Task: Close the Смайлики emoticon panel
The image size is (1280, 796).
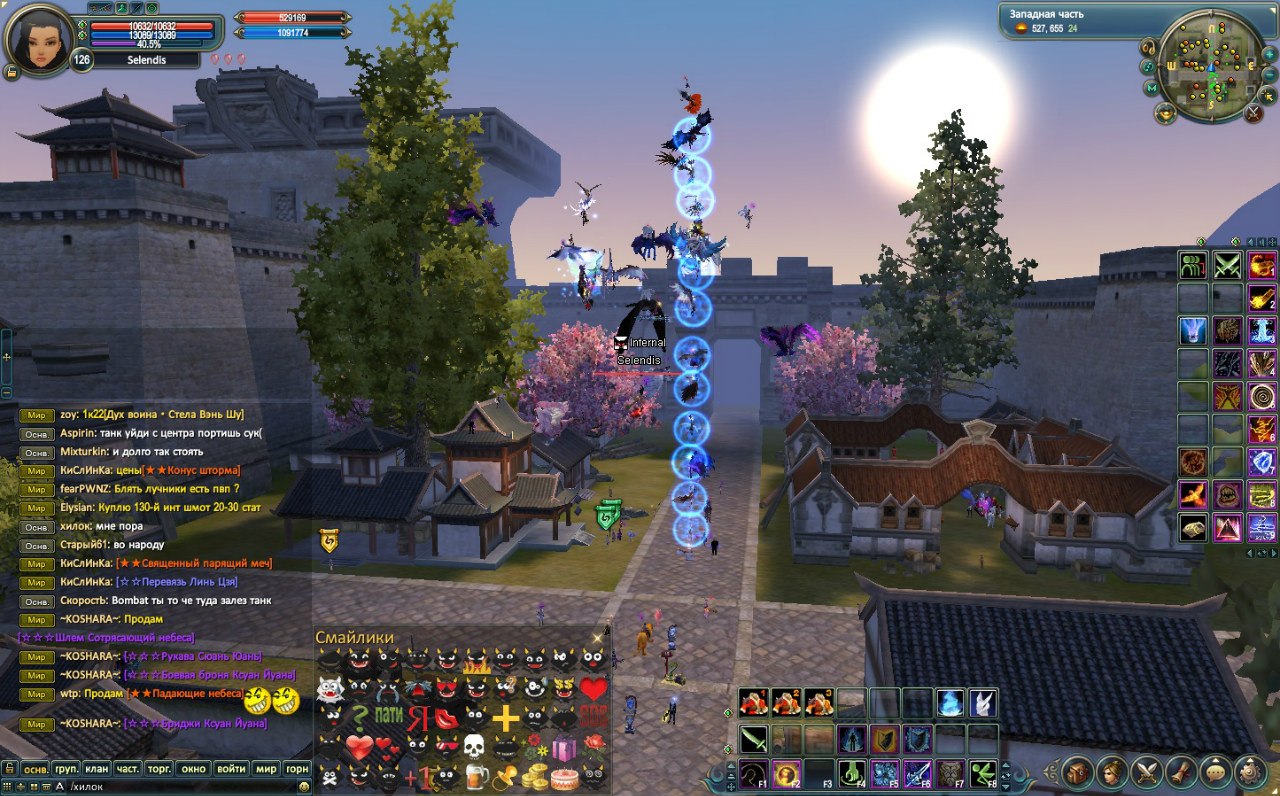Action: [598, 637]
